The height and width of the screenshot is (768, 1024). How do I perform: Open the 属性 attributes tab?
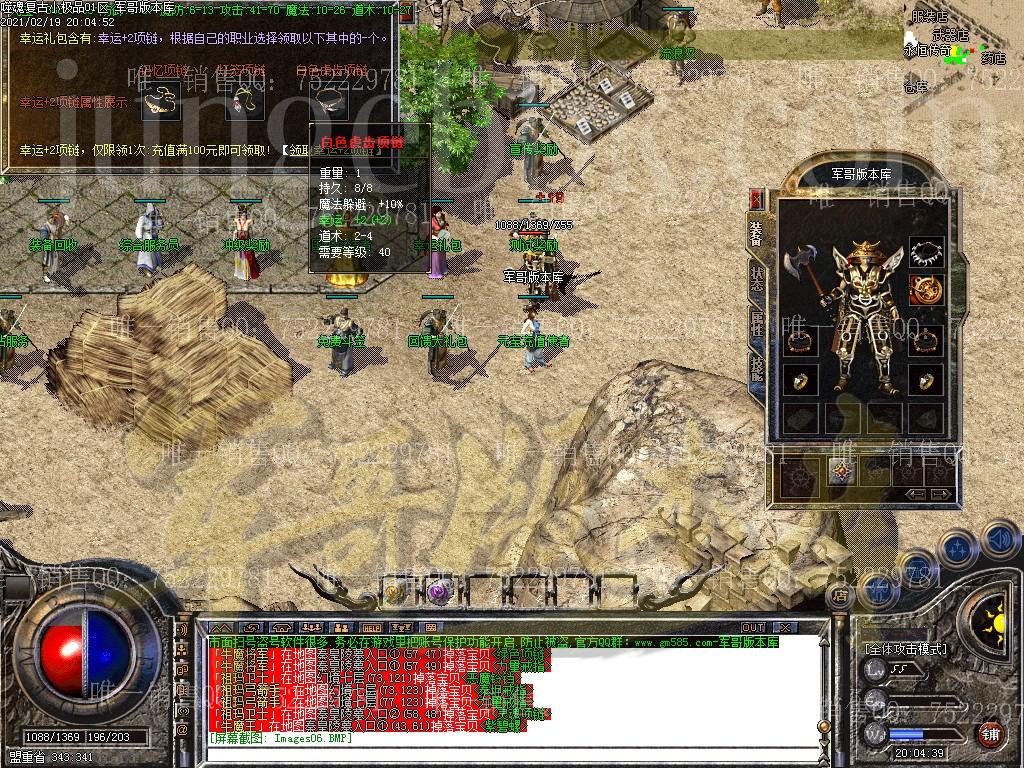(x=757, y=321)
